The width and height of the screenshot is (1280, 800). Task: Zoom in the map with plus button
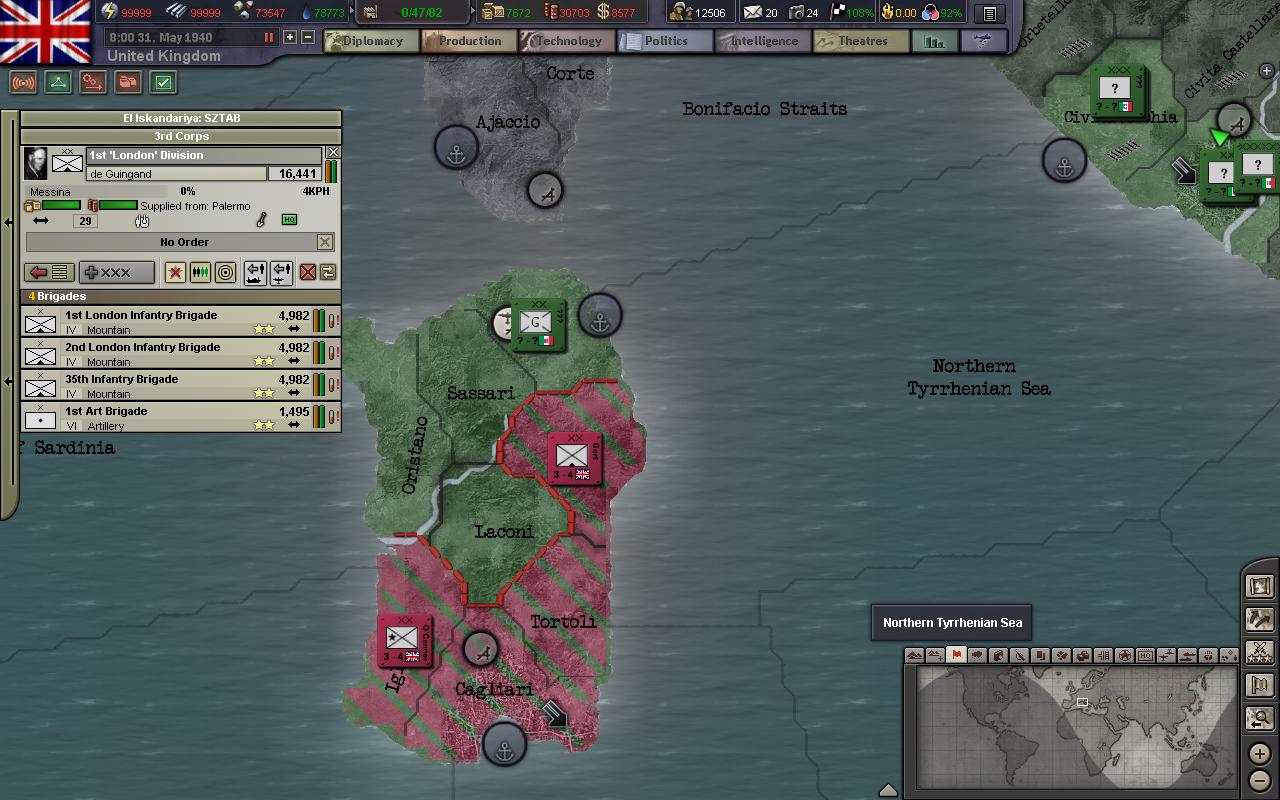tap(1259, 753)
